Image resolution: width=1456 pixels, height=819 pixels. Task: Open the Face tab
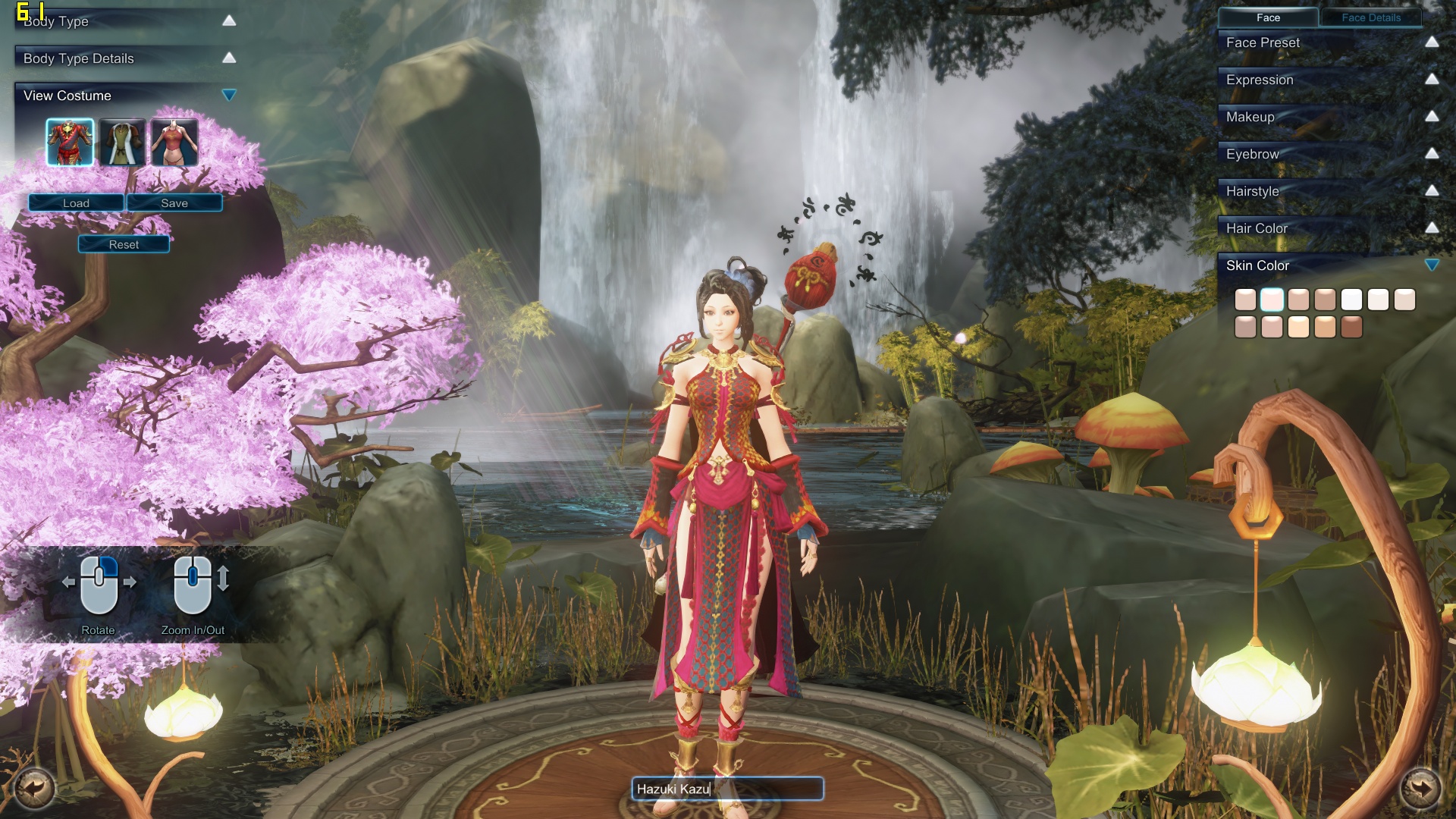(x=1268, y=17)
